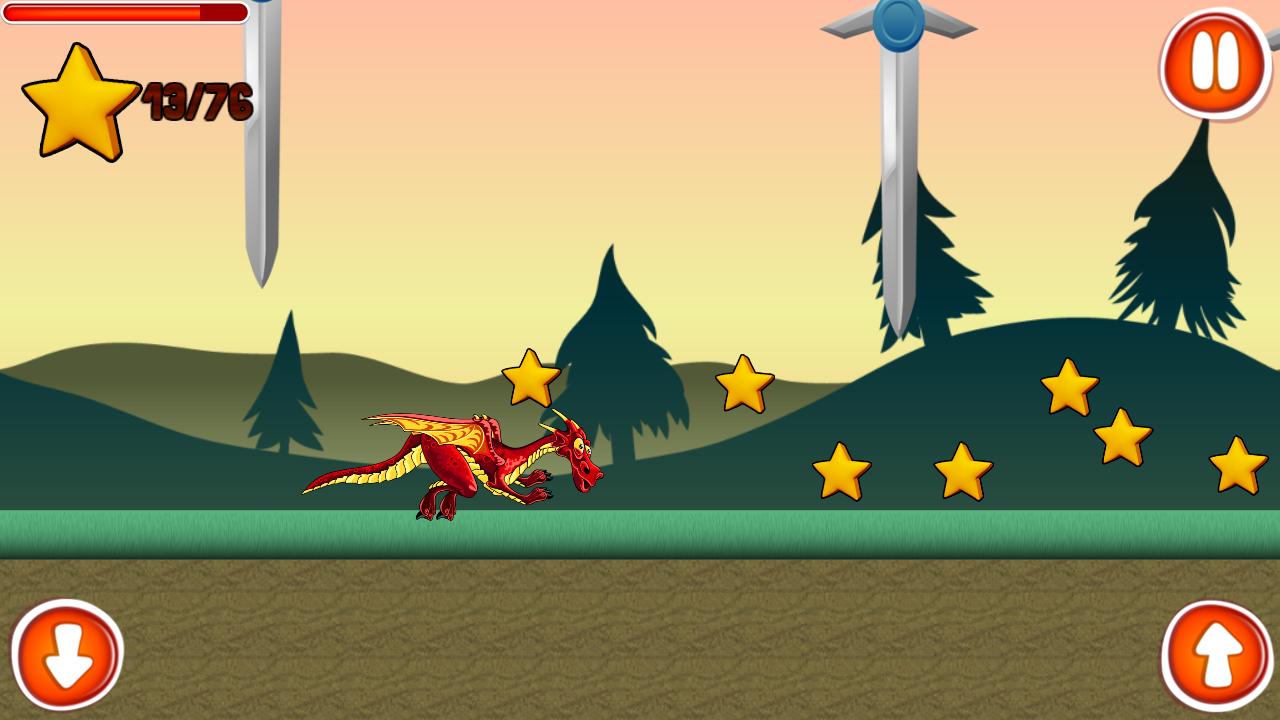Tap the flying red dragon character
The height and width of the screenshot is (720, 1280).
(x=470, y=460)
